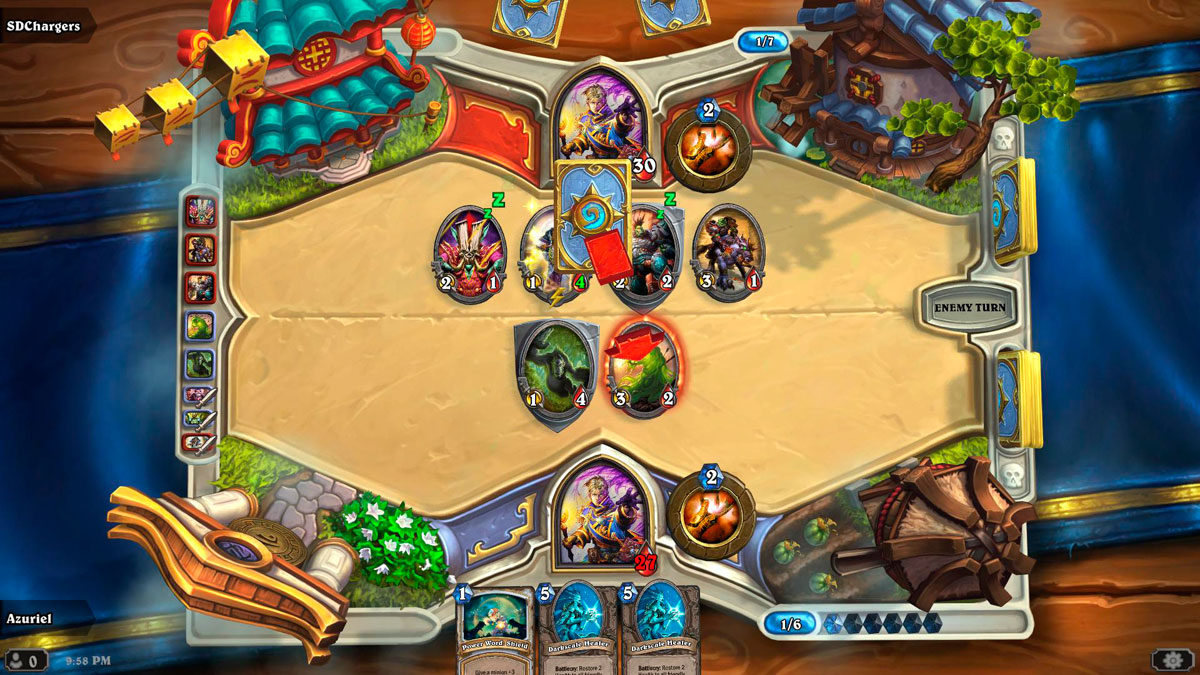View the top history tile with red mask
Screen dimensions: 1200x675
coord(200,212)
